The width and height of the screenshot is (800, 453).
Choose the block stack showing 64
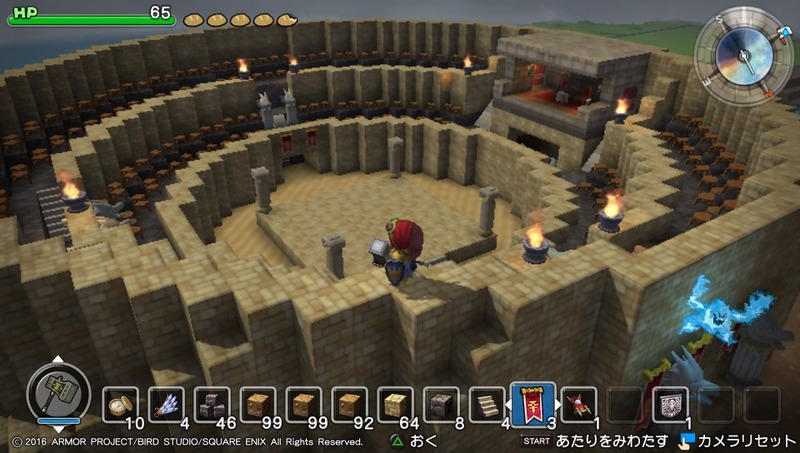395,403
